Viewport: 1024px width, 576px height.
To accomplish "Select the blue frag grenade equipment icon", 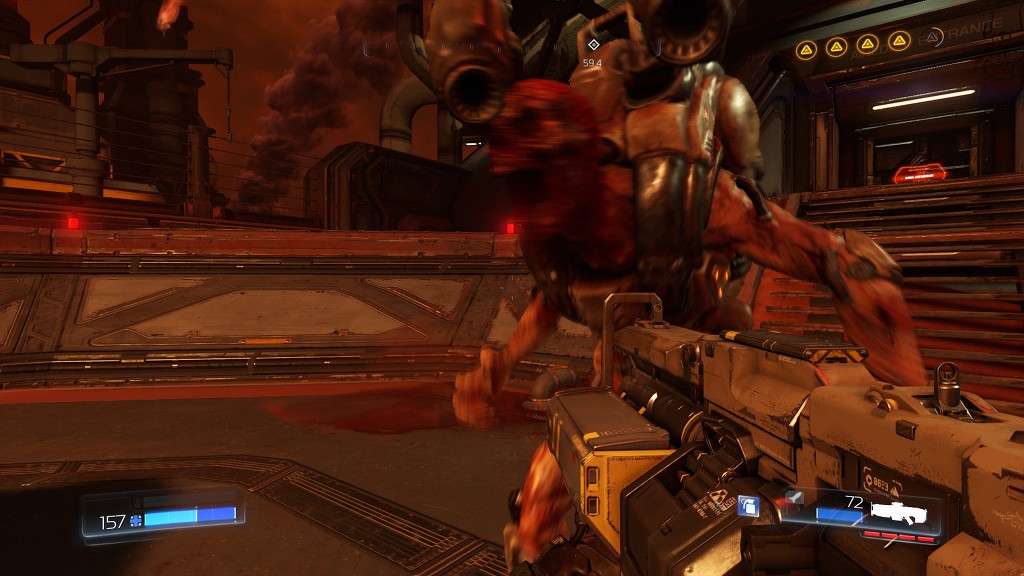I will click(x=748, y=508).
